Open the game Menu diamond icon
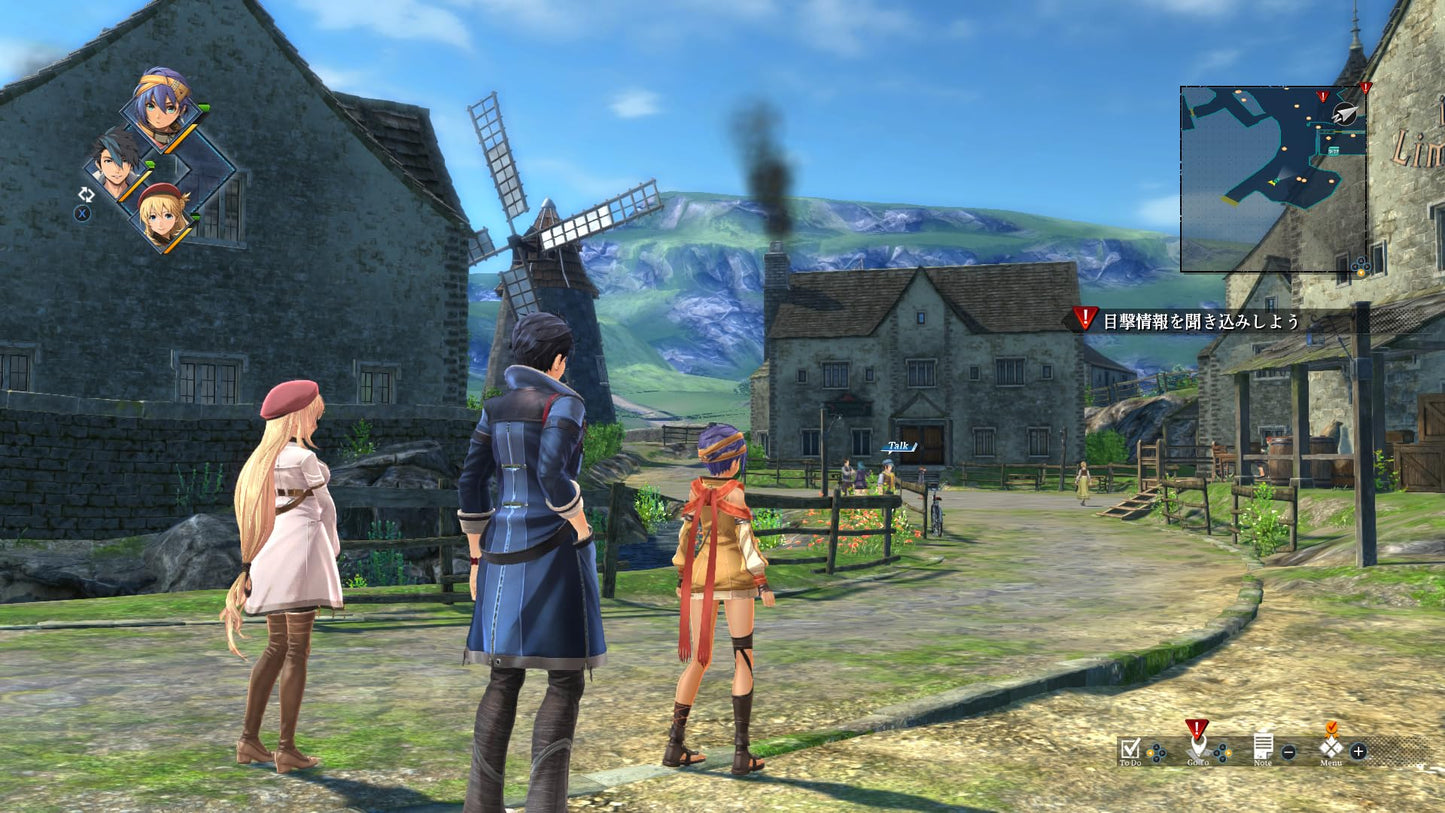The image size is (1445, 813). coord(1330,748)
